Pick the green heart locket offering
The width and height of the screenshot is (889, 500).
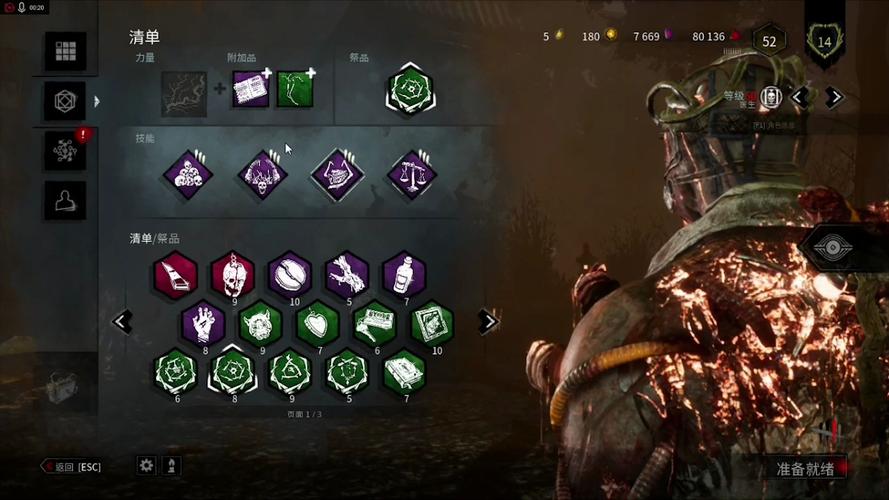(x=318, y=322)
